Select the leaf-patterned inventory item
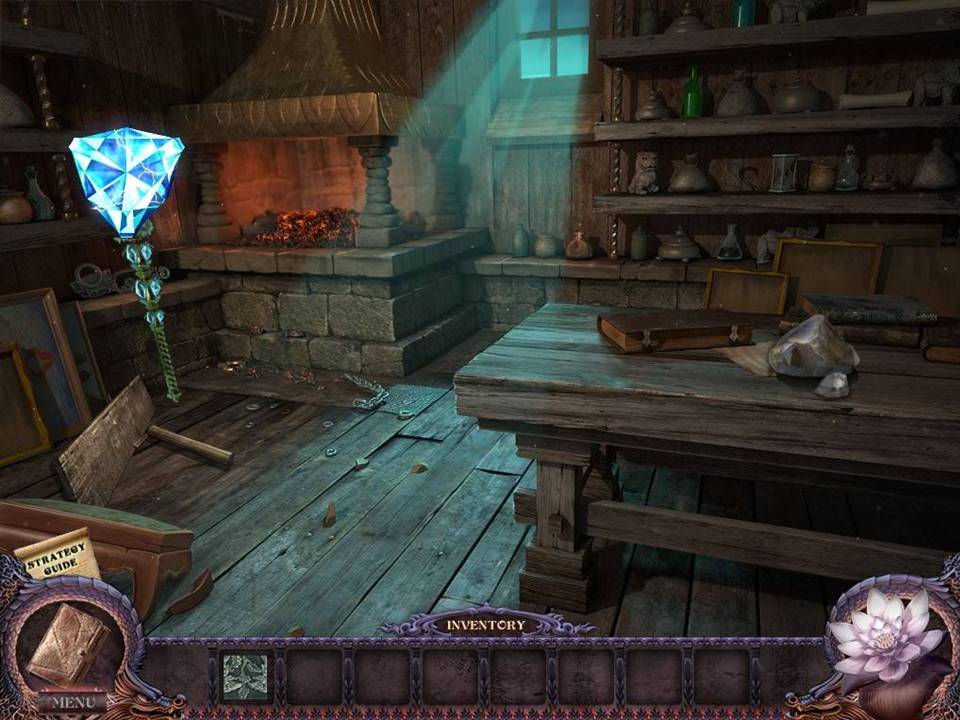 pos(245,675)
